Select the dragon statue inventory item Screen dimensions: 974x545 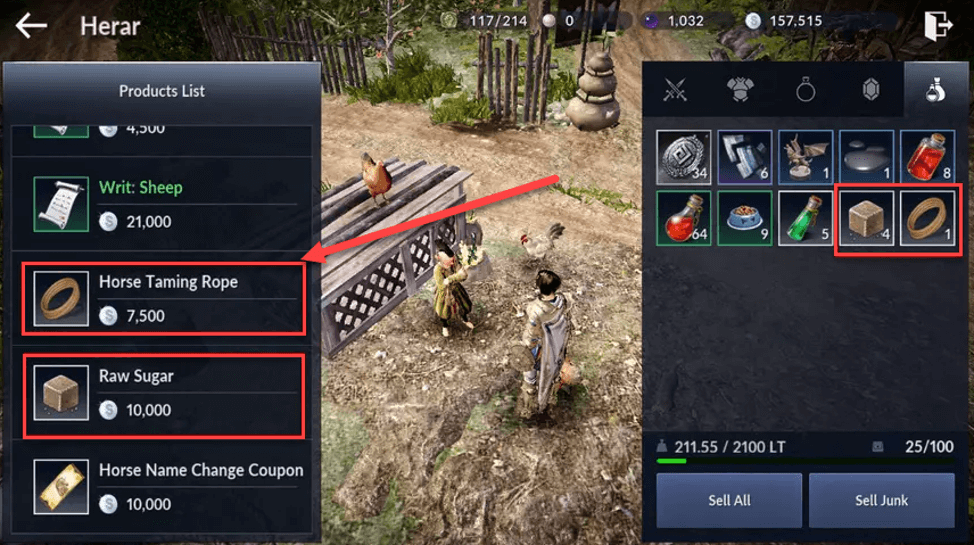coord(805,158)
